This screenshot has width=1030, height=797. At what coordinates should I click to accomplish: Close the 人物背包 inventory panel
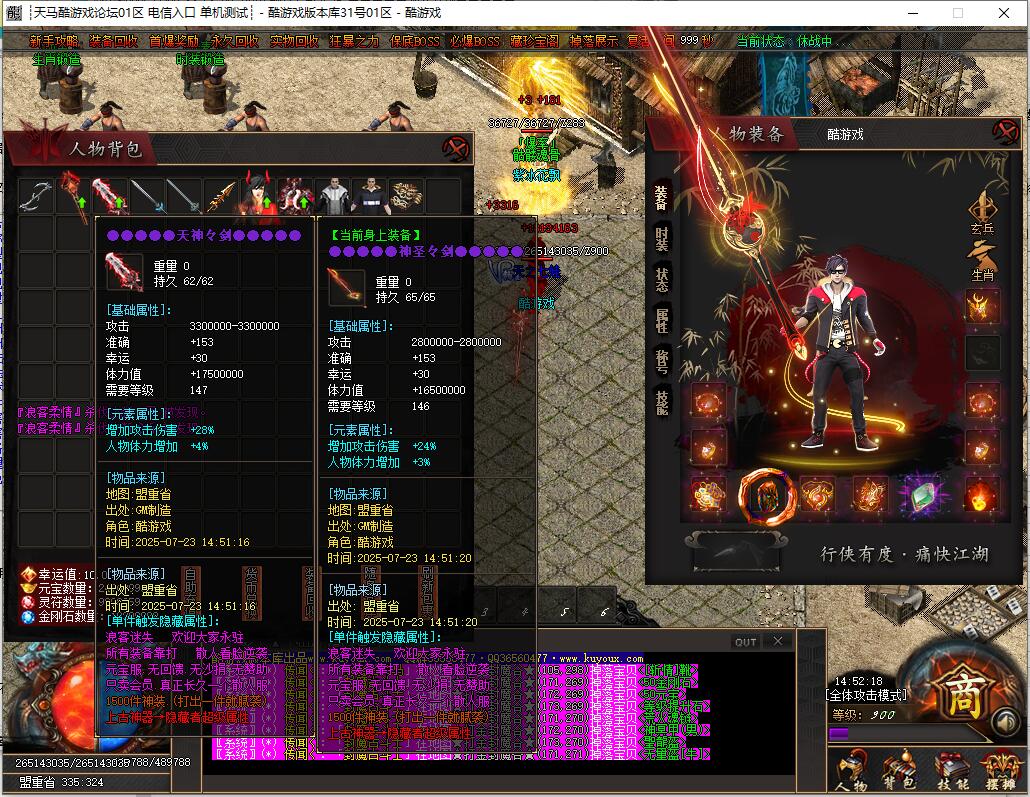click(x=456, y=148)
